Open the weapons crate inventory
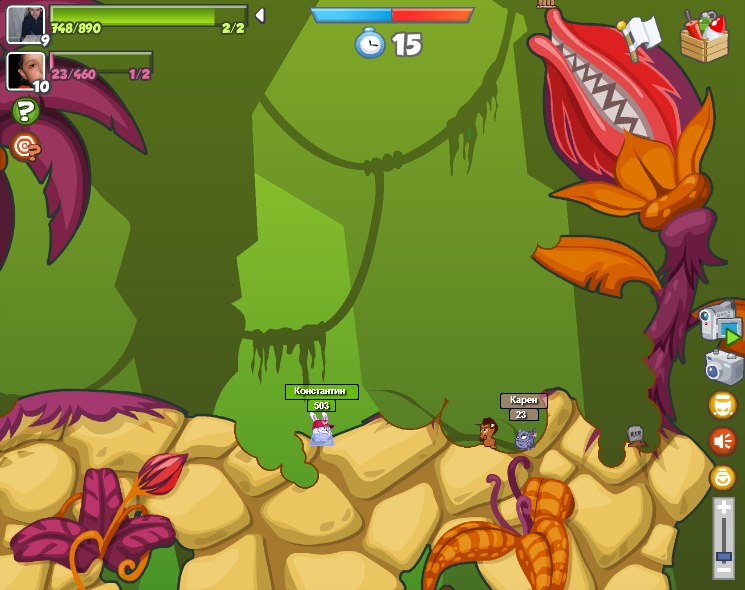The image size is (745, 590). point(704,36)
